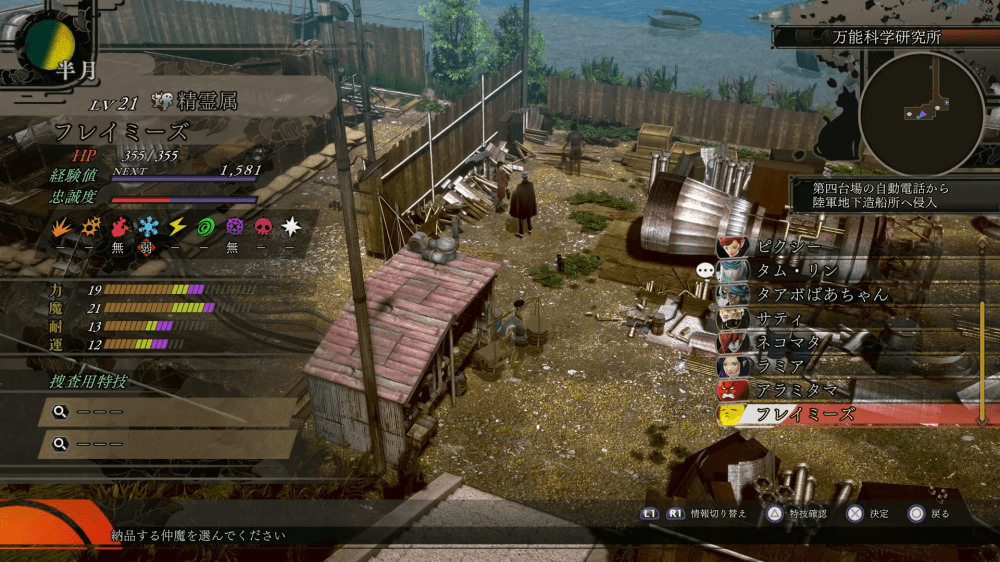Viewport: 1000px width, 562px height.
Task: Select サティ as the demon
Action: (x=780, y=319)
